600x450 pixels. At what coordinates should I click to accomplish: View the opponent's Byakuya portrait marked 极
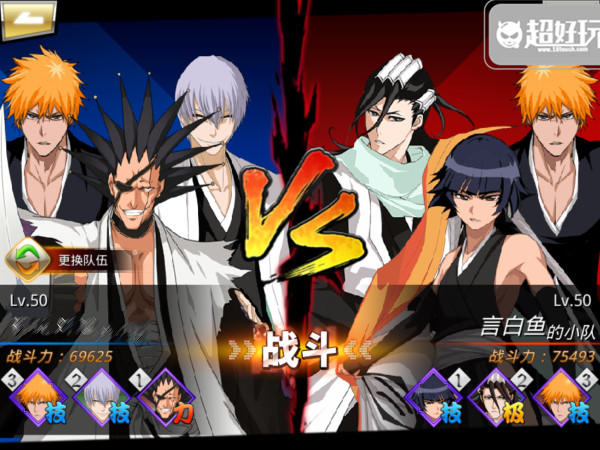pos(498,397)
